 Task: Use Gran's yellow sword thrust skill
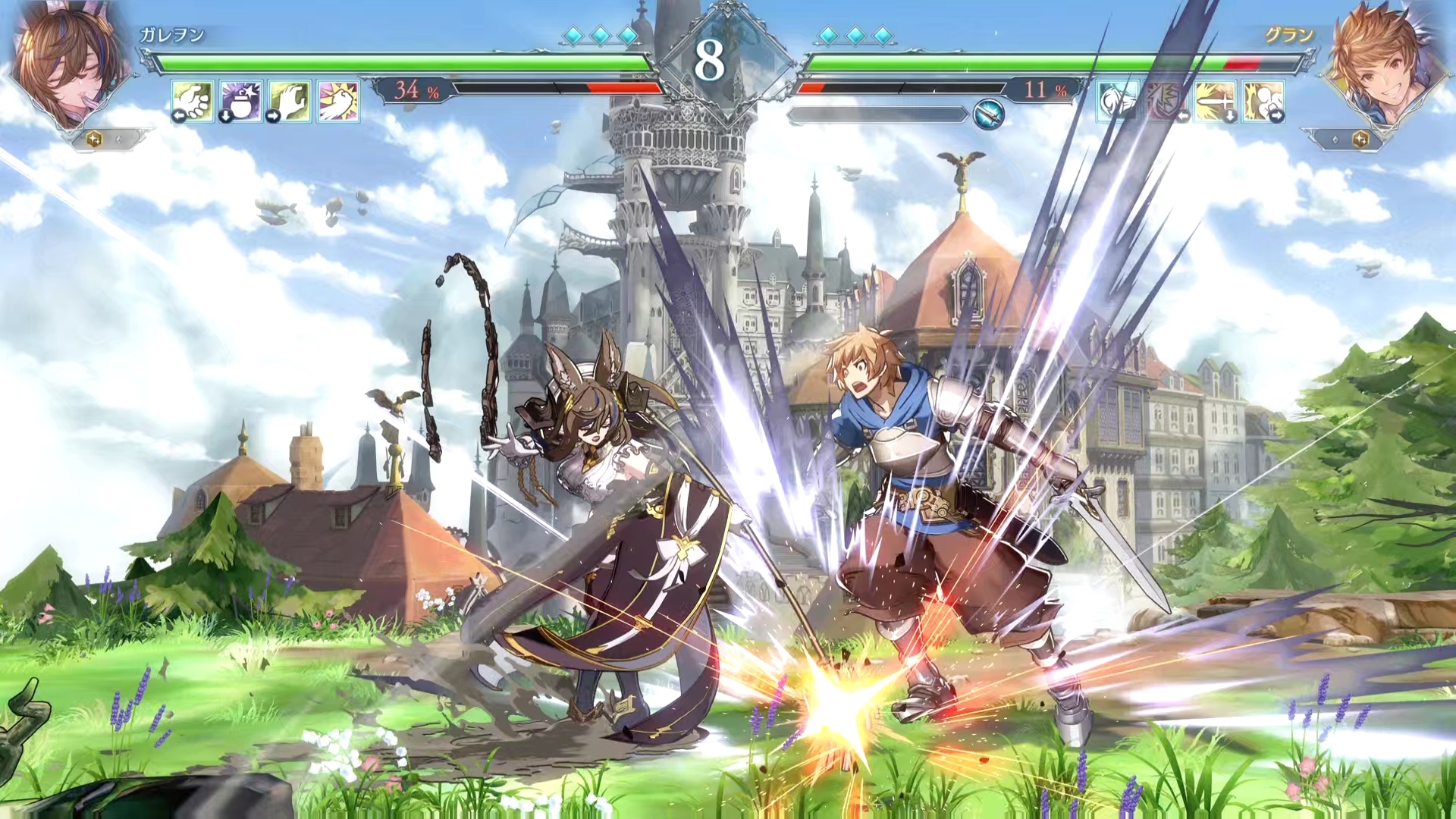[x=1215, y=101]
